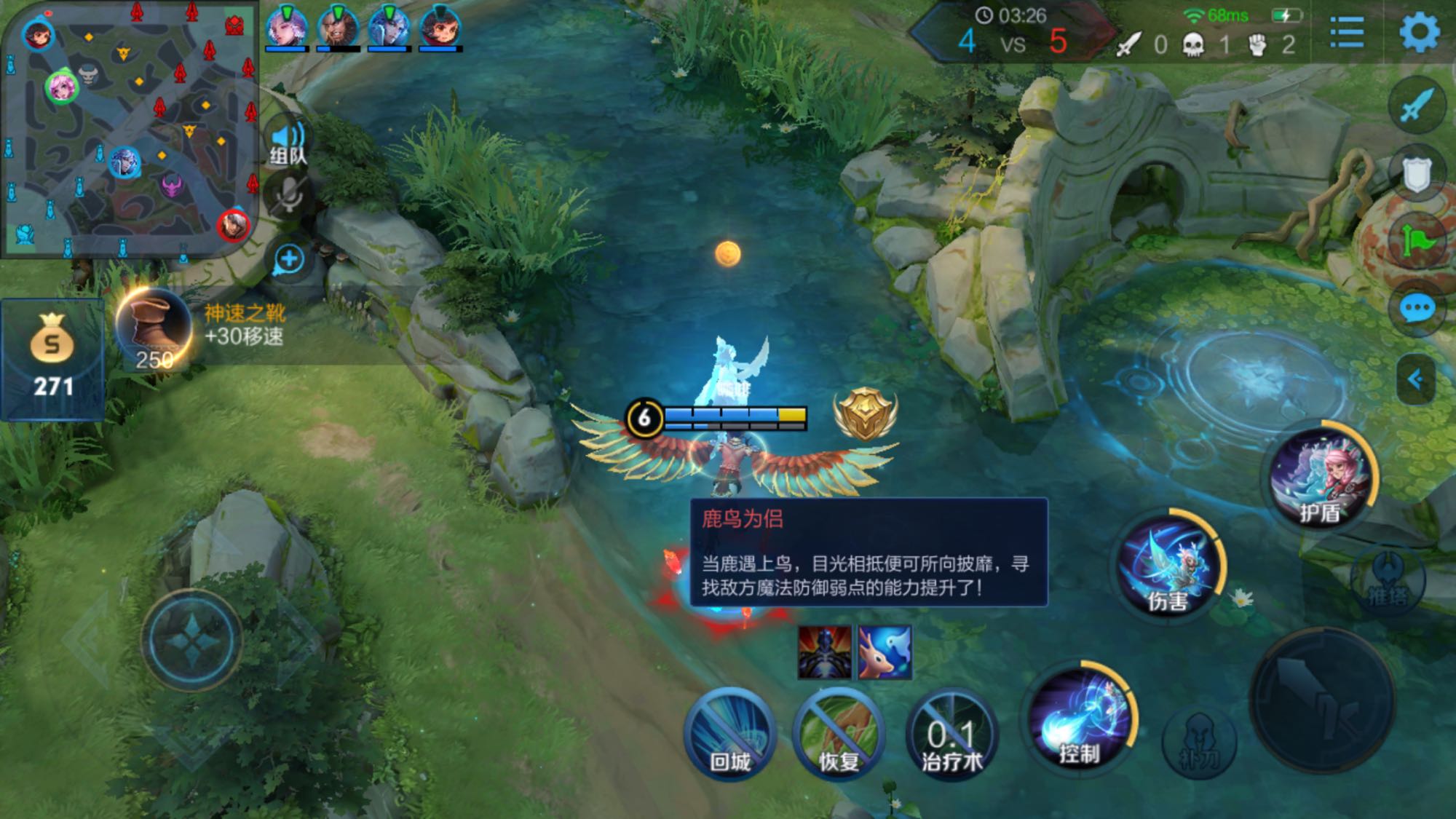Open the settings gear
Viewport: 1456px width, 819px height.
pyautogui.click(x=1419, y=31)
